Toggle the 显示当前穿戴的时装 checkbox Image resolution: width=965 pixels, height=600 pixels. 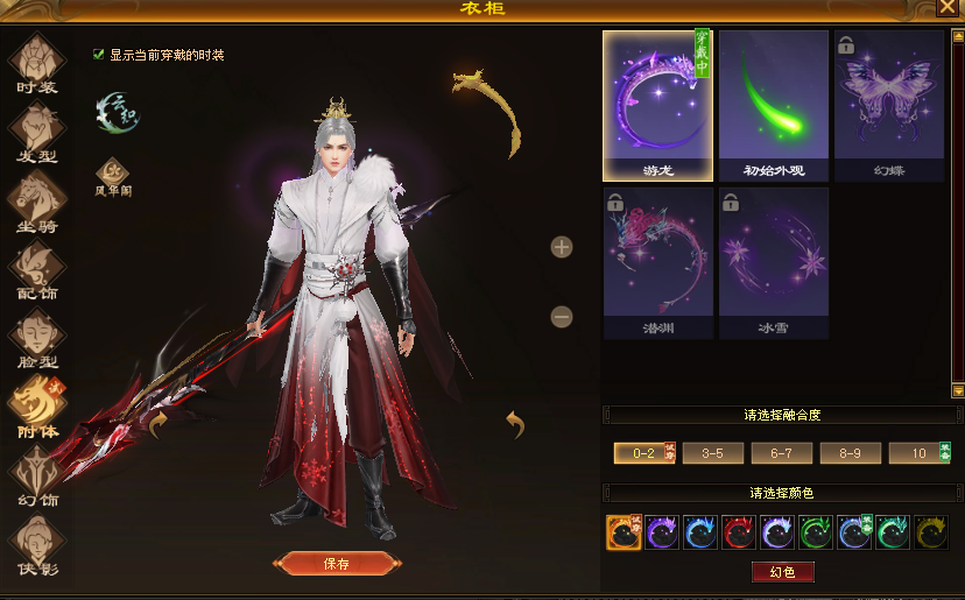tap(99, 55)
